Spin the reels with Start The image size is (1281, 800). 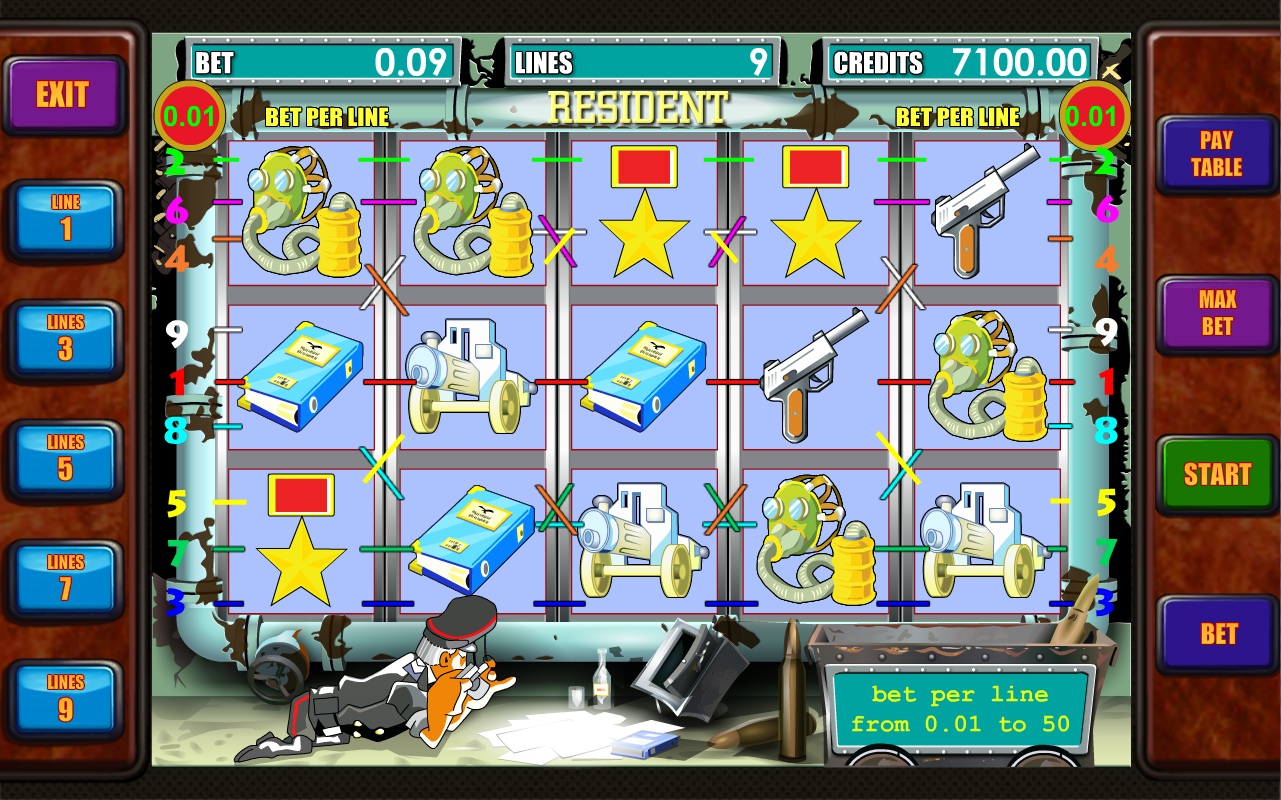coord(1217,474)
